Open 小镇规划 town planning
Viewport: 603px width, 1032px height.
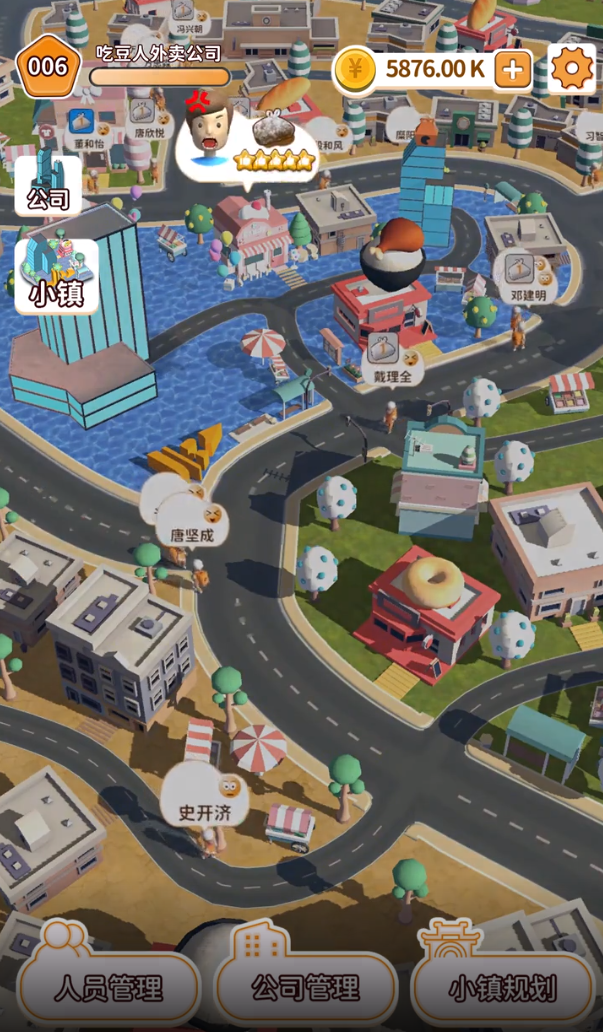pos(502,987)
